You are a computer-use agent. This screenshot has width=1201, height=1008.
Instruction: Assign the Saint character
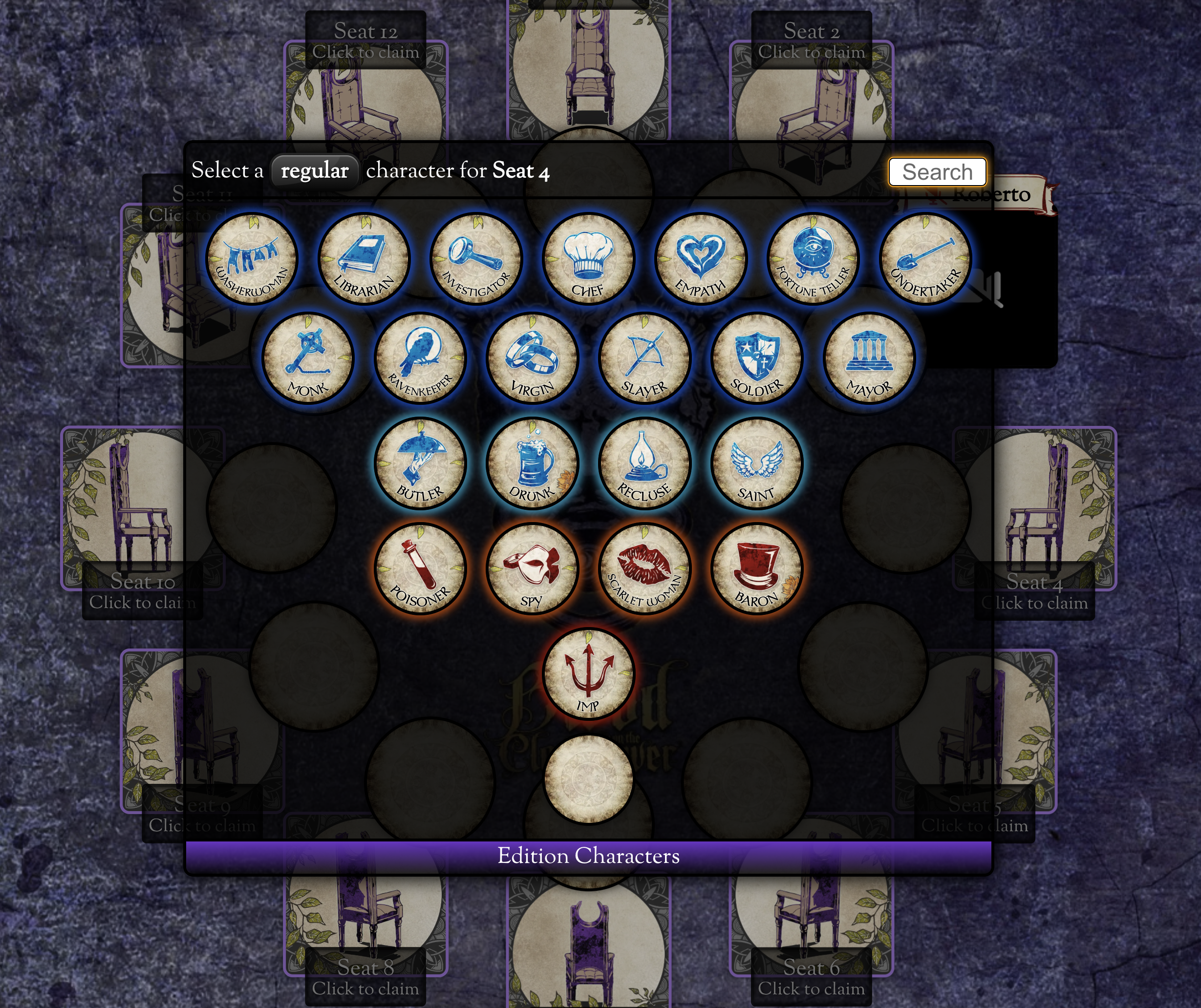click(757, 463)
